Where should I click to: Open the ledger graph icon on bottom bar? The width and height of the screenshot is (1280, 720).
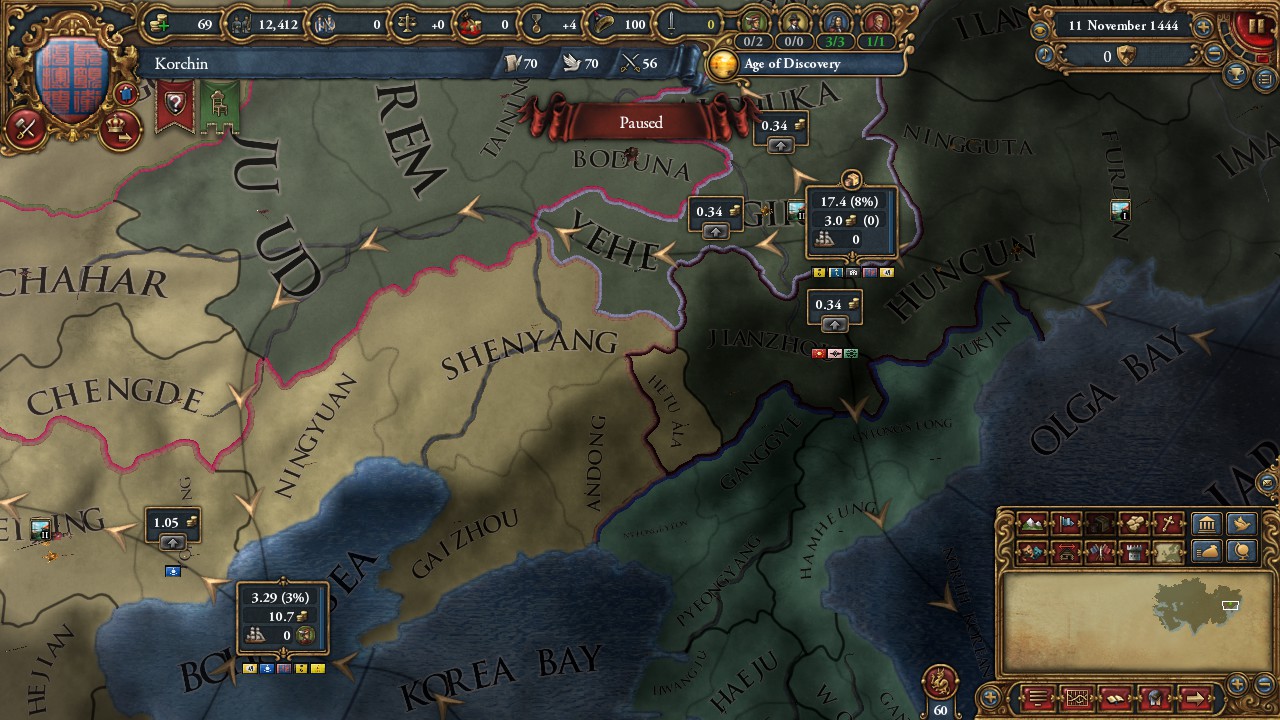[x=1078, y=697]
